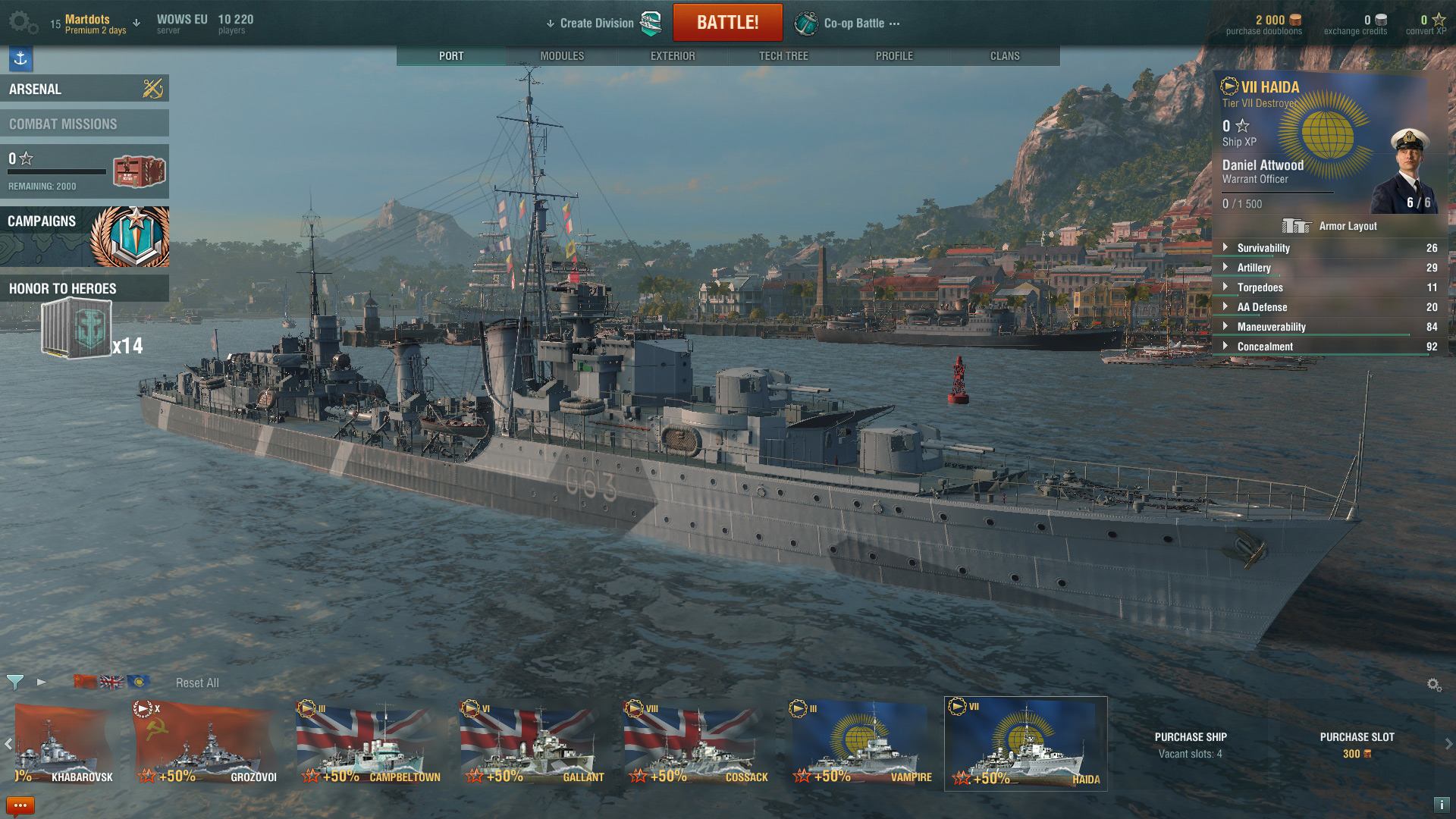
Task: Click the ship carousel filter funnel icon
Action: (x=15, y=682)
